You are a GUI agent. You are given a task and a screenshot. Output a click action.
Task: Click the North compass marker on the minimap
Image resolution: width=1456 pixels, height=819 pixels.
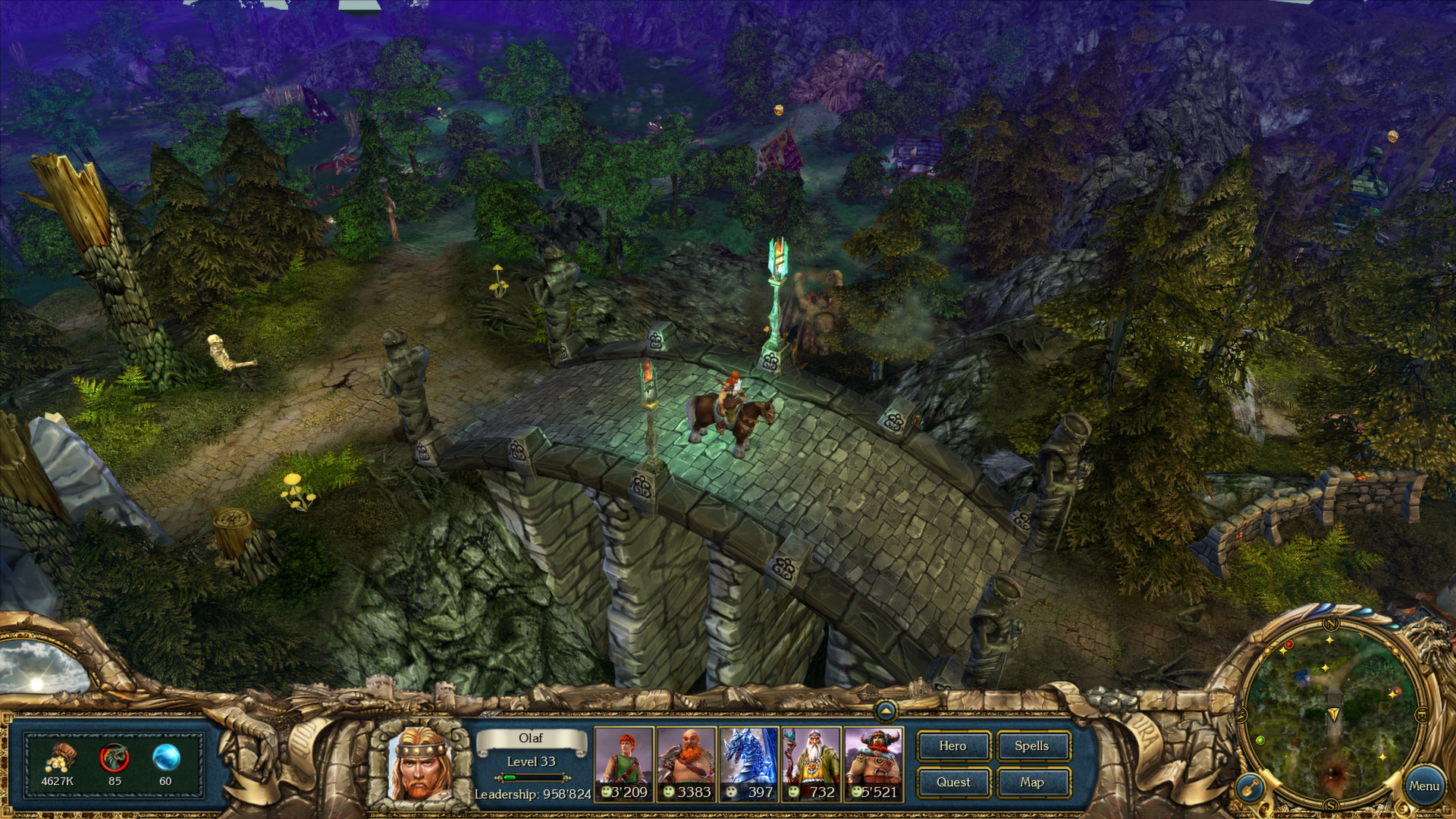pyautogui.click(x=1332, y=624)
